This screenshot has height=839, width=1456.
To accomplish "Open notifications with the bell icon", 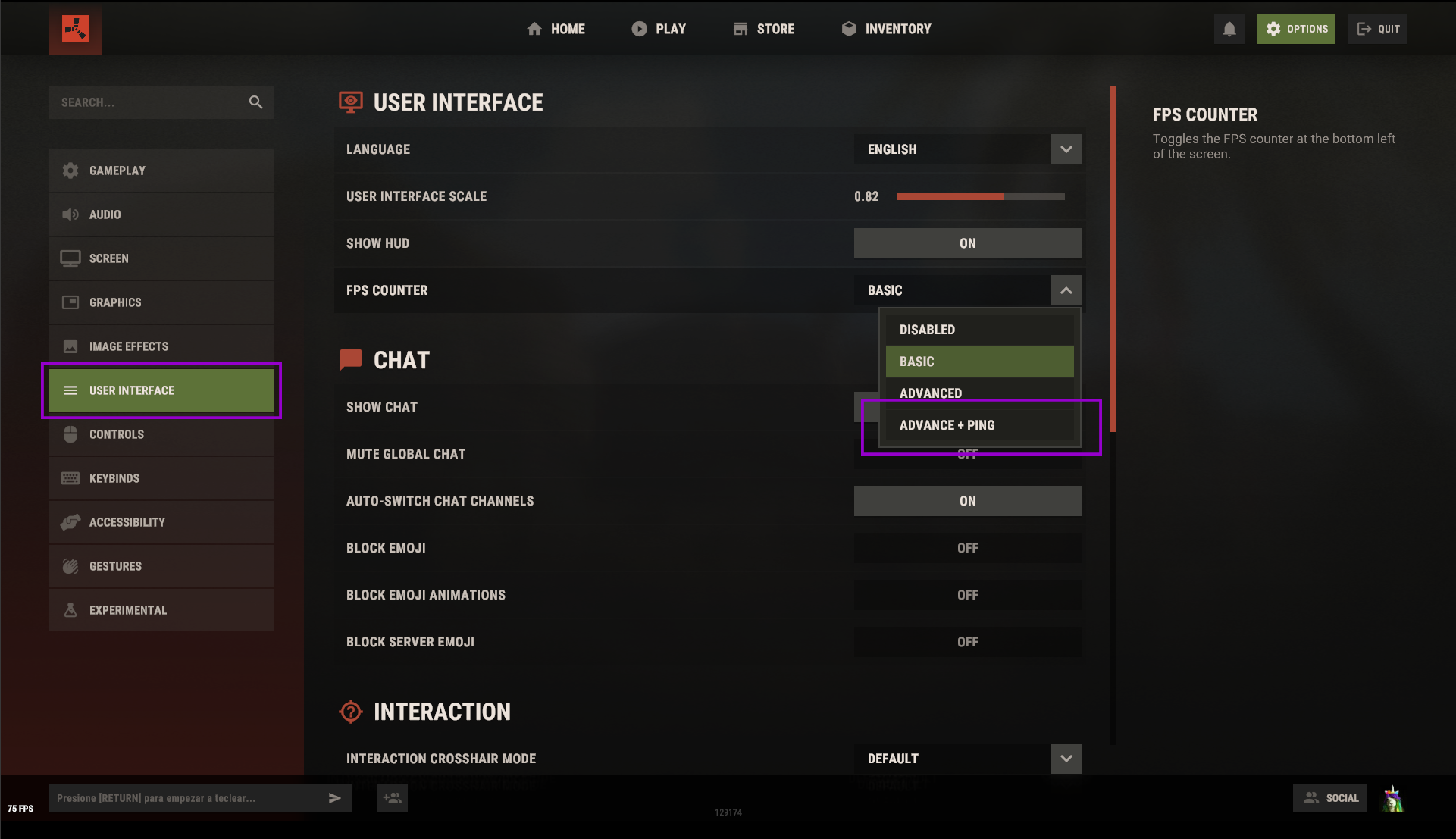I will [x=1229, y=28].
